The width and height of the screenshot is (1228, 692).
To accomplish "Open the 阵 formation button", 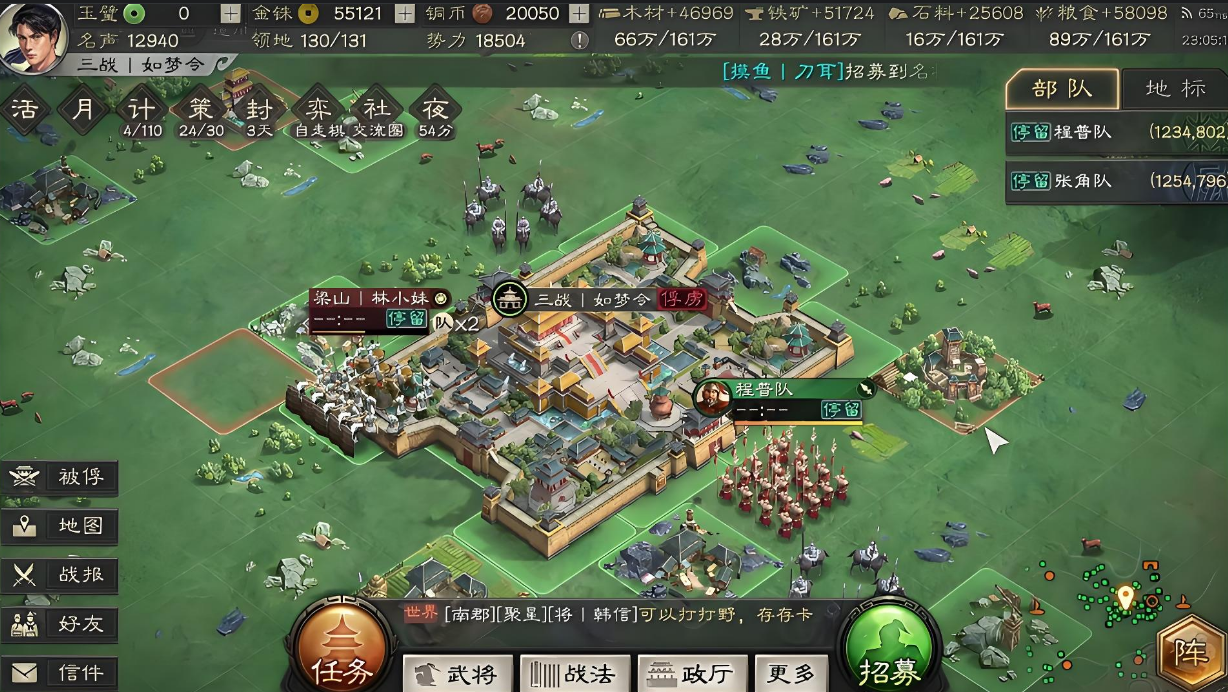I will click(x=1191, y=654).
